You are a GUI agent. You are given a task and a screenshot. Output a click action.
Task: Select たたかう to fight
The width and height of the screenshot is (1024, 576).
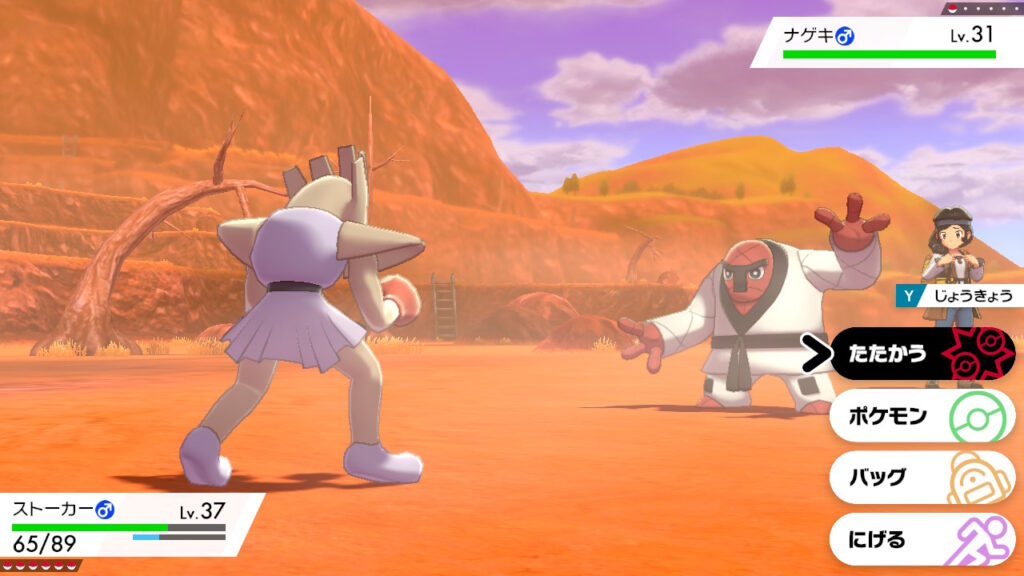[x=920, y=354]
